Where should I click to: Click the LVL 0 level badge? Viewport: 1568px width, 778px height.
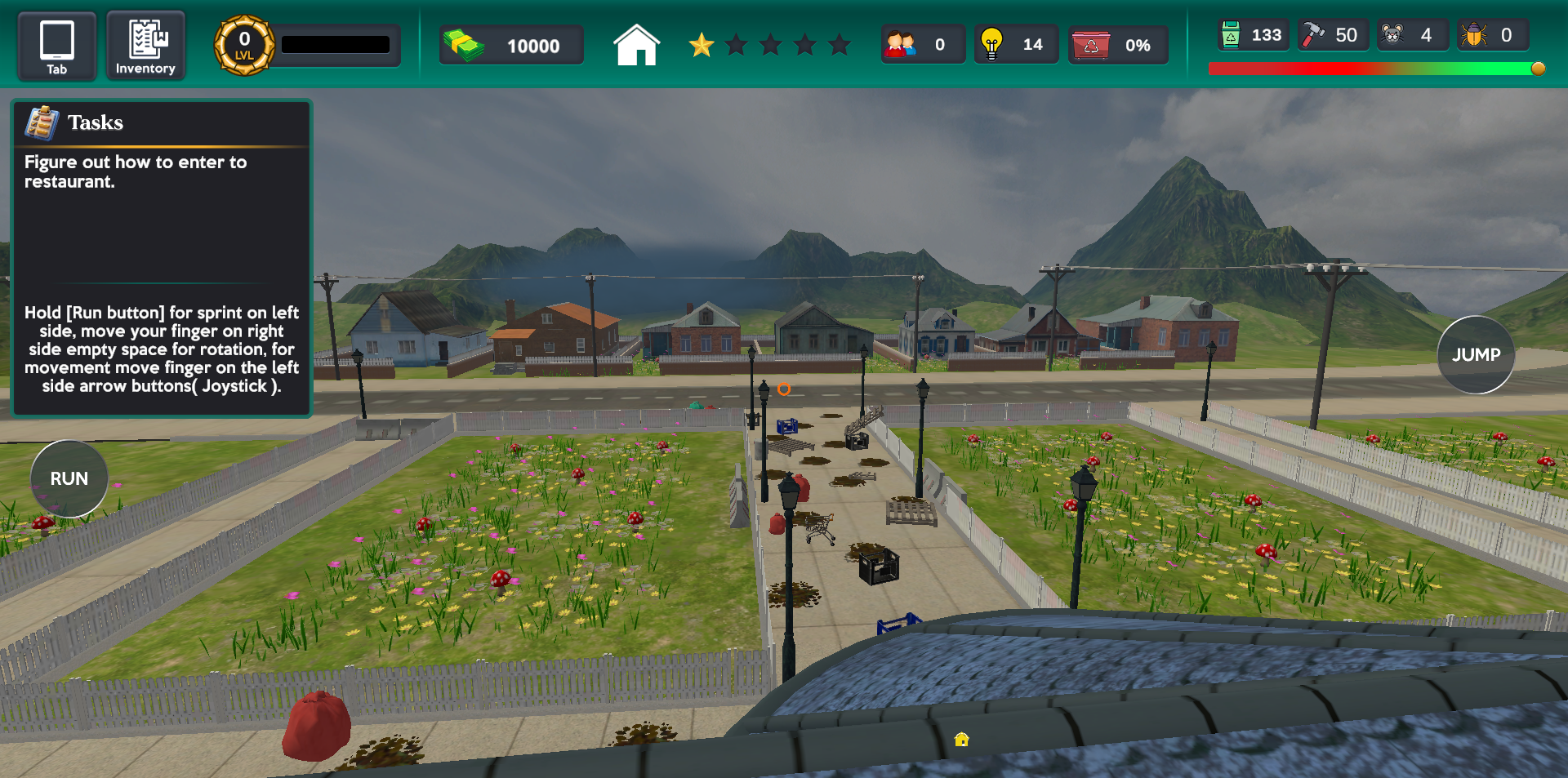(242, 45)
